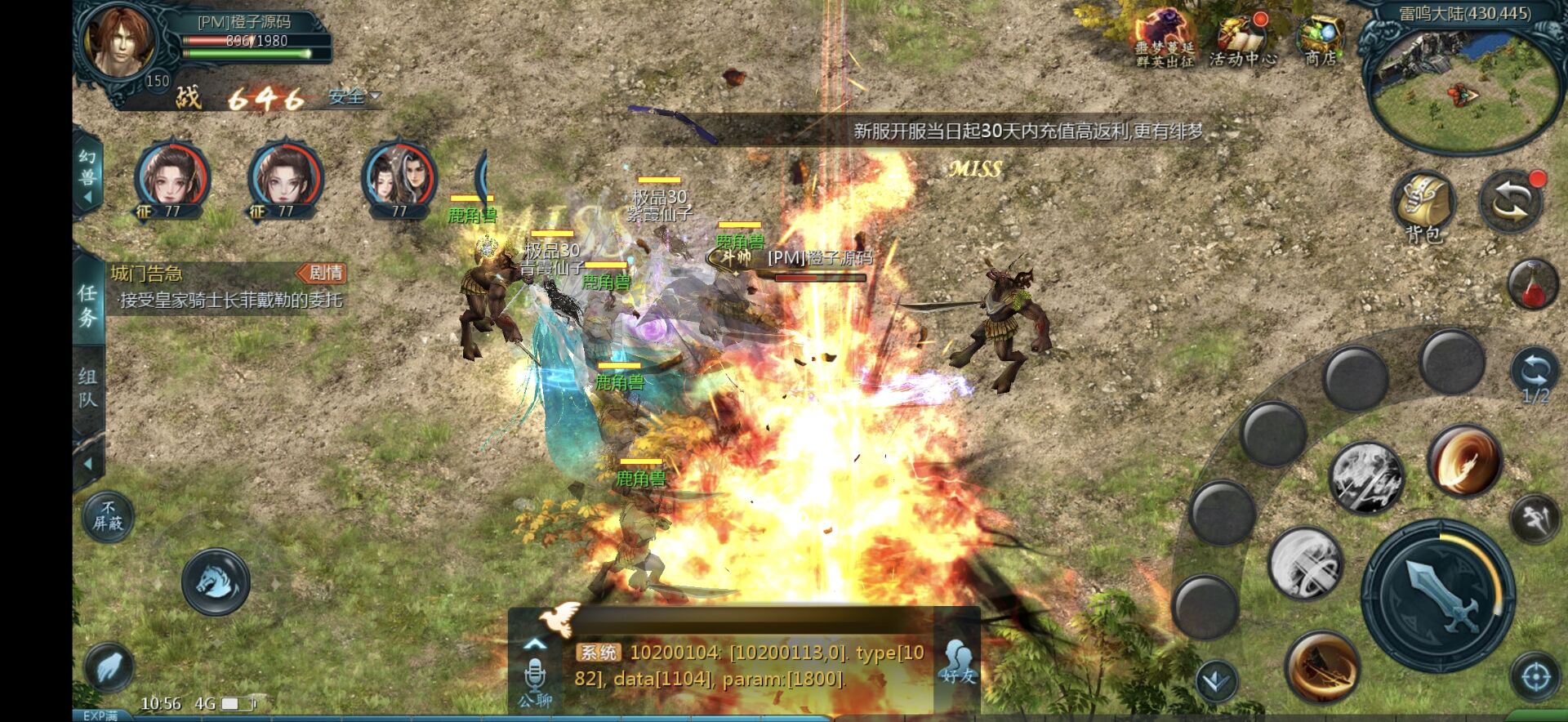This screenshot has width=1568, height=722.
Task: Use the red health potion
Action: [x=1531, y=284]
